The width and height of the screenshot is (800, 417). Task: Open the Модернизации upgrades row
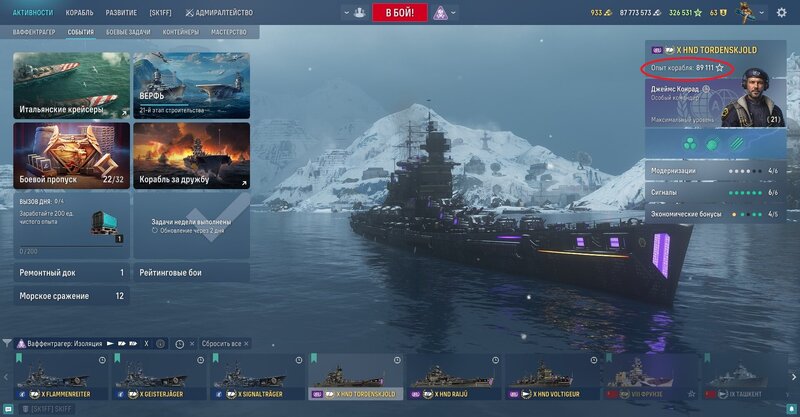click(712, 170)
